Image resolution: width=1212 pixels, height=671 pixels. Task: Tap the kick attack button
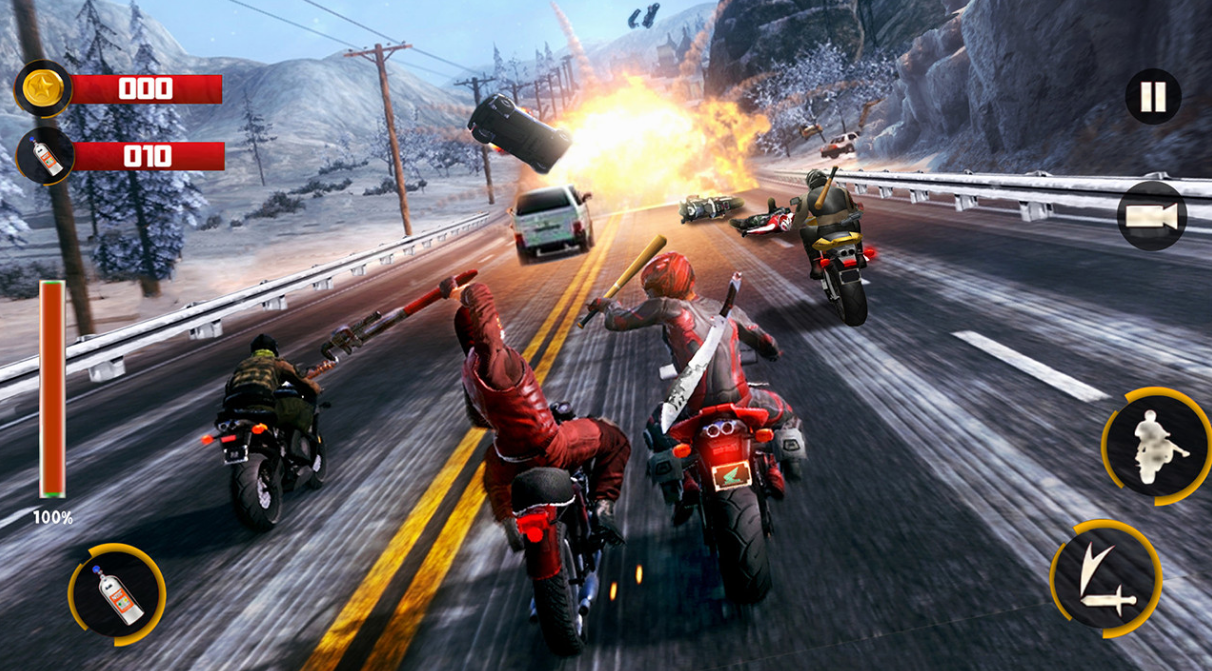[1157, 445]
